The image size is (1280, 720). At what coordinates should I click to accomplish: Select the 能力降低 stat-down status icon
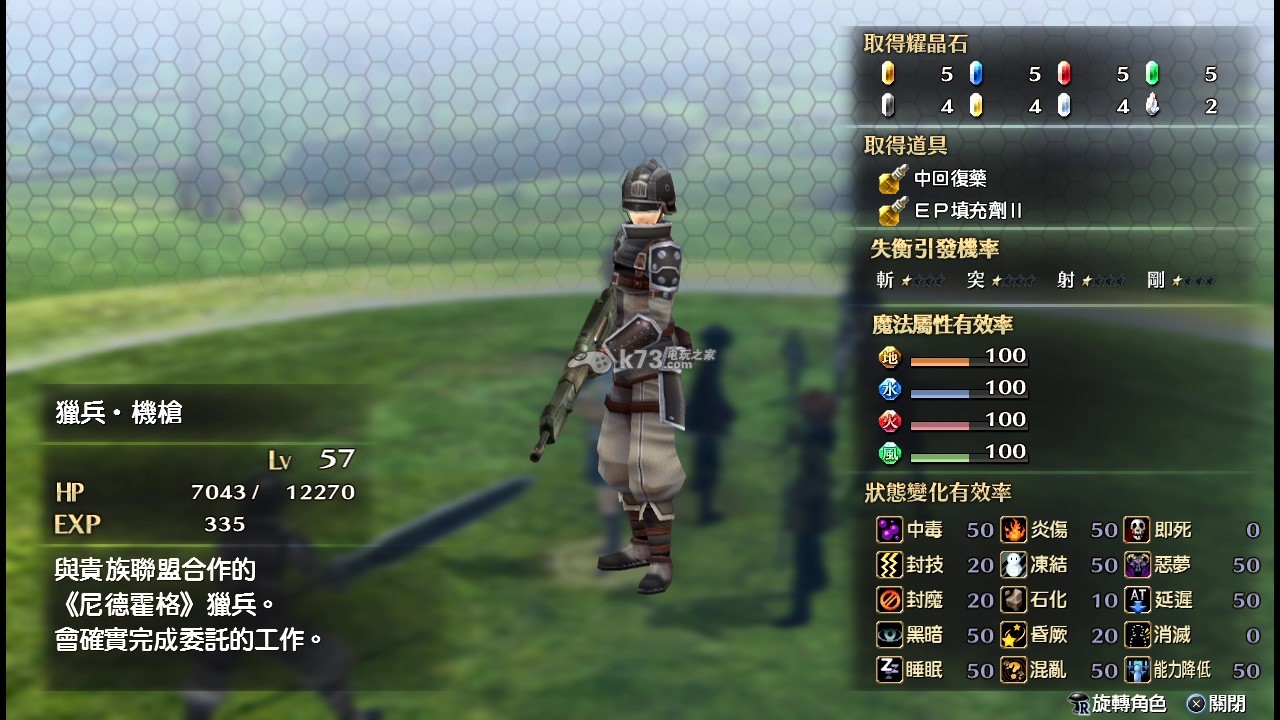click(1137, 670)
